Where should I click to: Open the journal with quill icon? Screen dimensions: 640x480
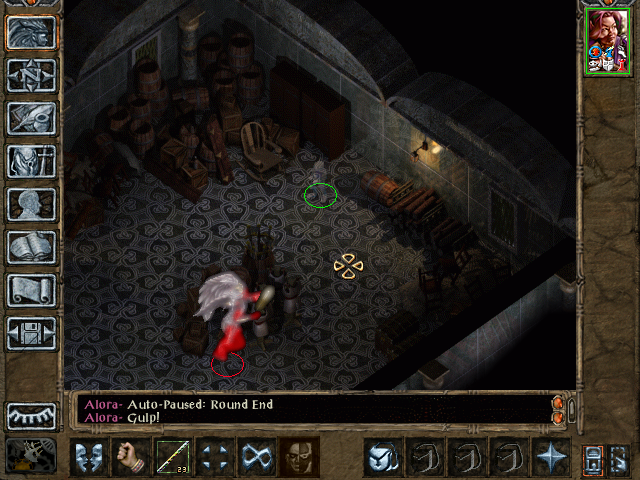31,118
